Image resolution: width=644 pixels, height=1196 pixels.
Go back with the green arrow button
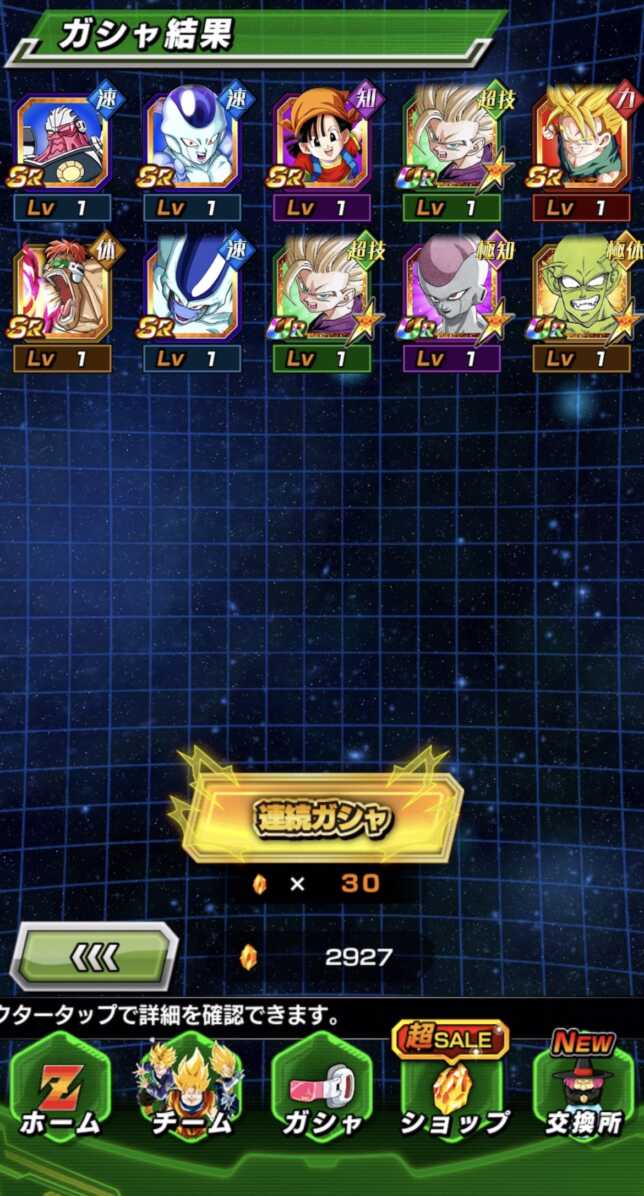coord(95,957)
